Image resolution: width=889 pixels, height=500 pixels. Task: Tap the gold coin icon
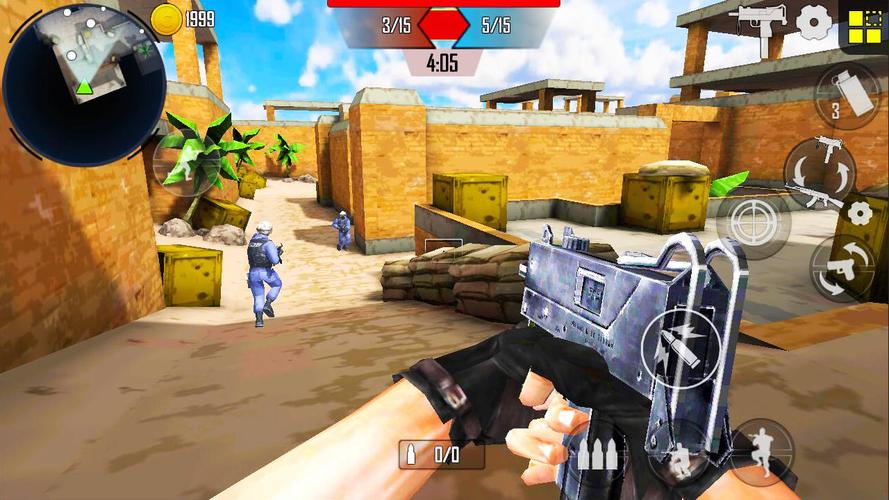pos(166,19)
